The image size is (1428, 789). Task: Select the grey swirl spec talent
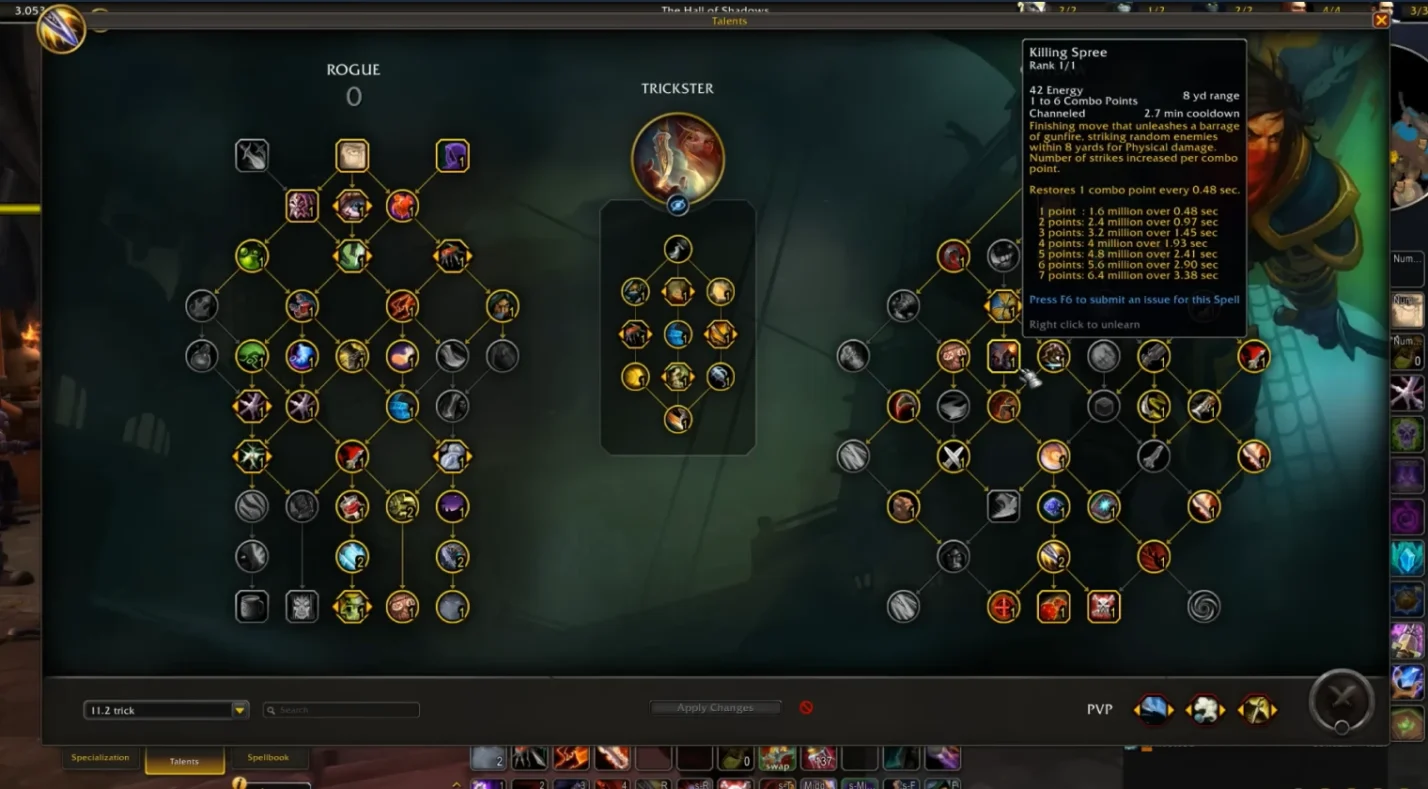(1203, 606)
